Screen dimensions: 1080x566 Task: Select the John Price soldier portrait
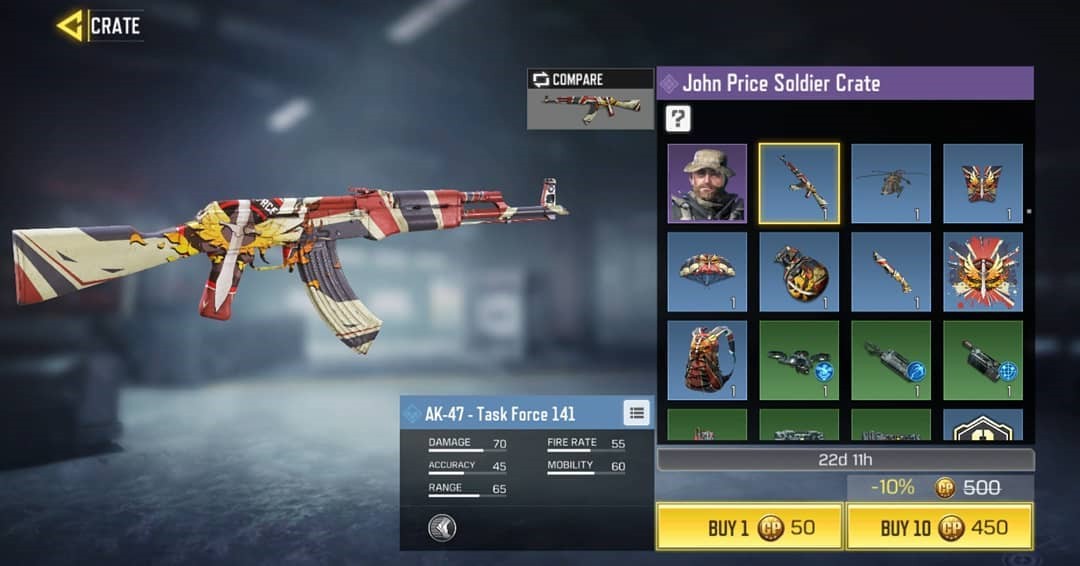point(707,183)
